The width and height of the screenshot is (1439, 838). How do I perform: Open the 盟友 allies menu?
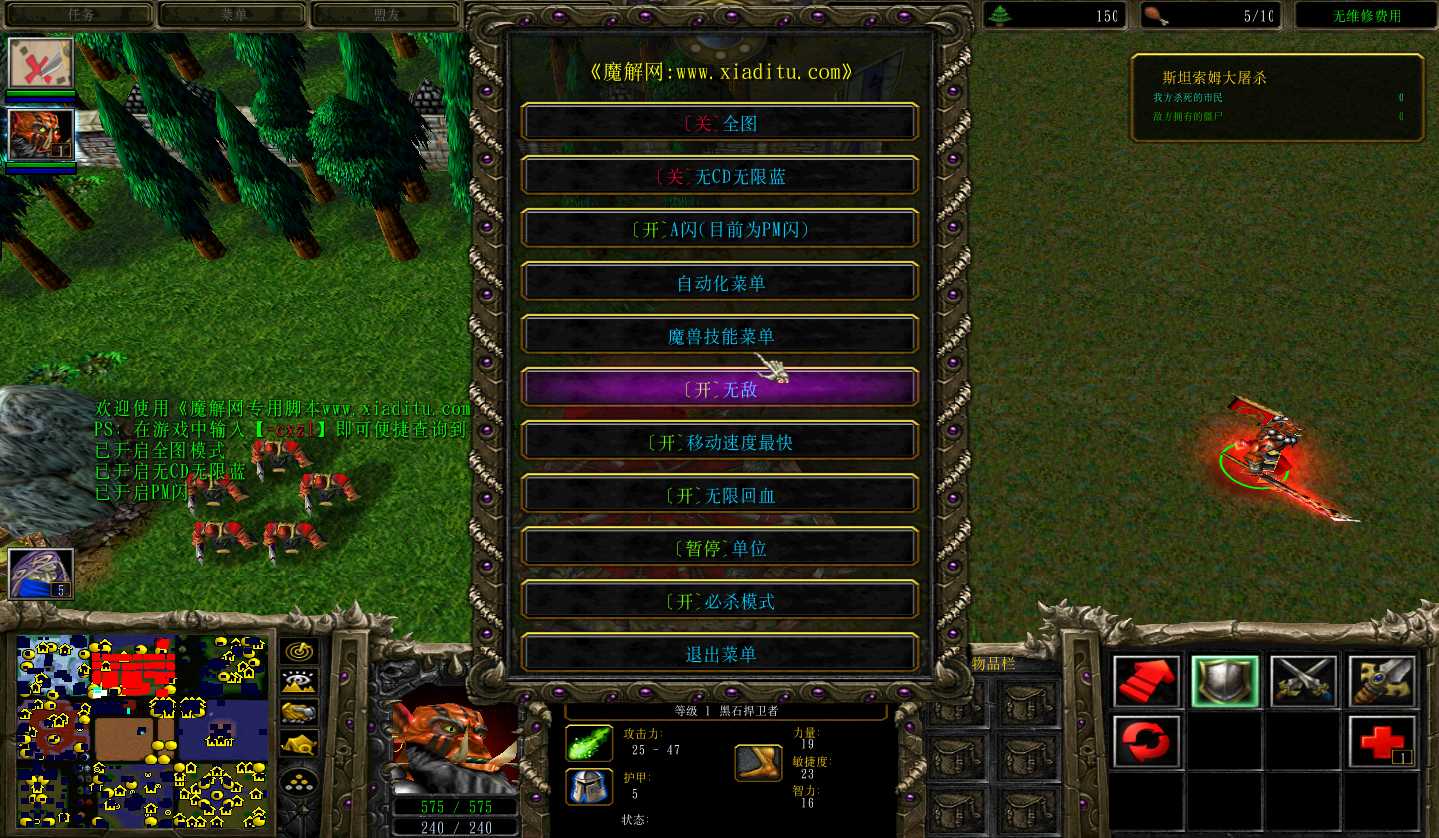pyautogui.click(x=385, y=14)
